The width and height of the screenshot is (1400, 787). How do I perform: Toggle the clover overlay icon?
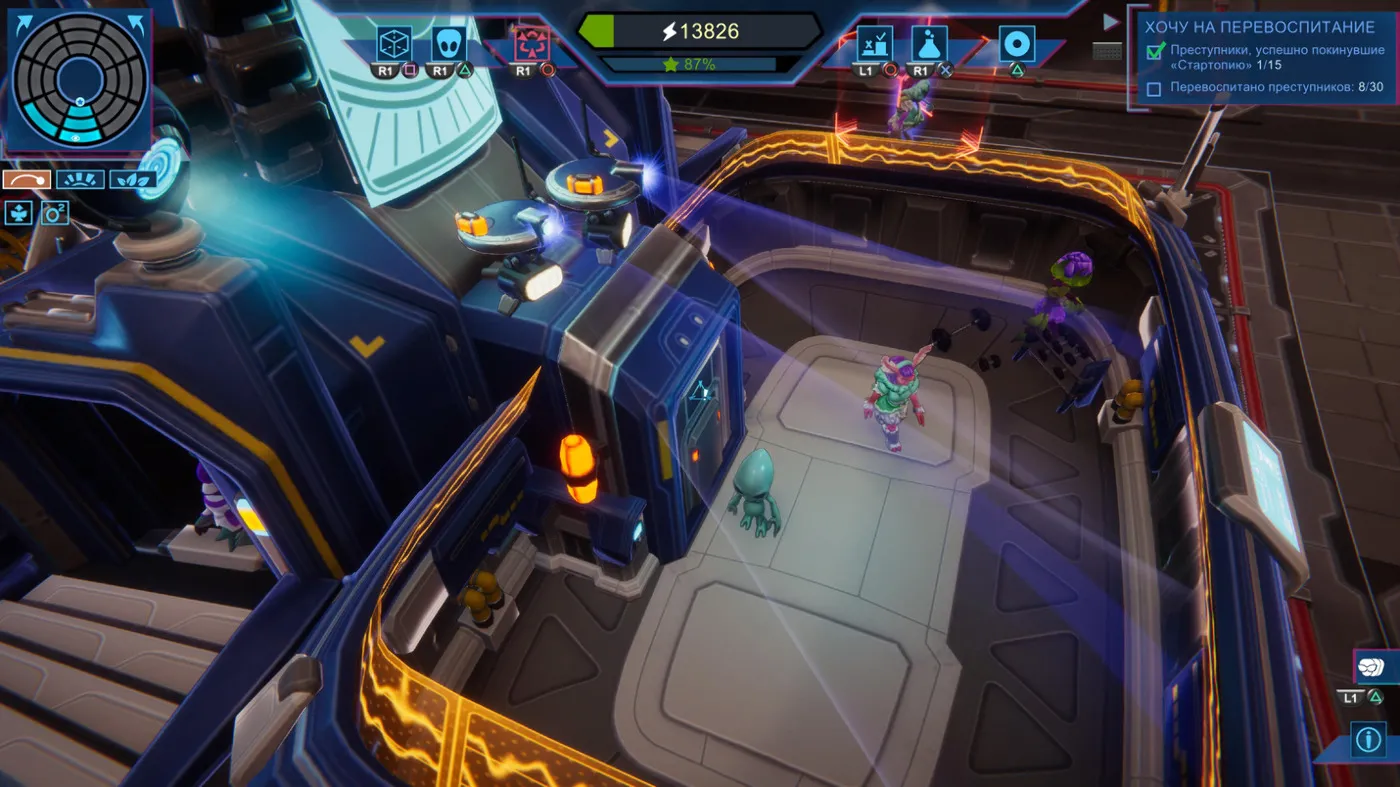pyautogui.click(x=19, y=212)
